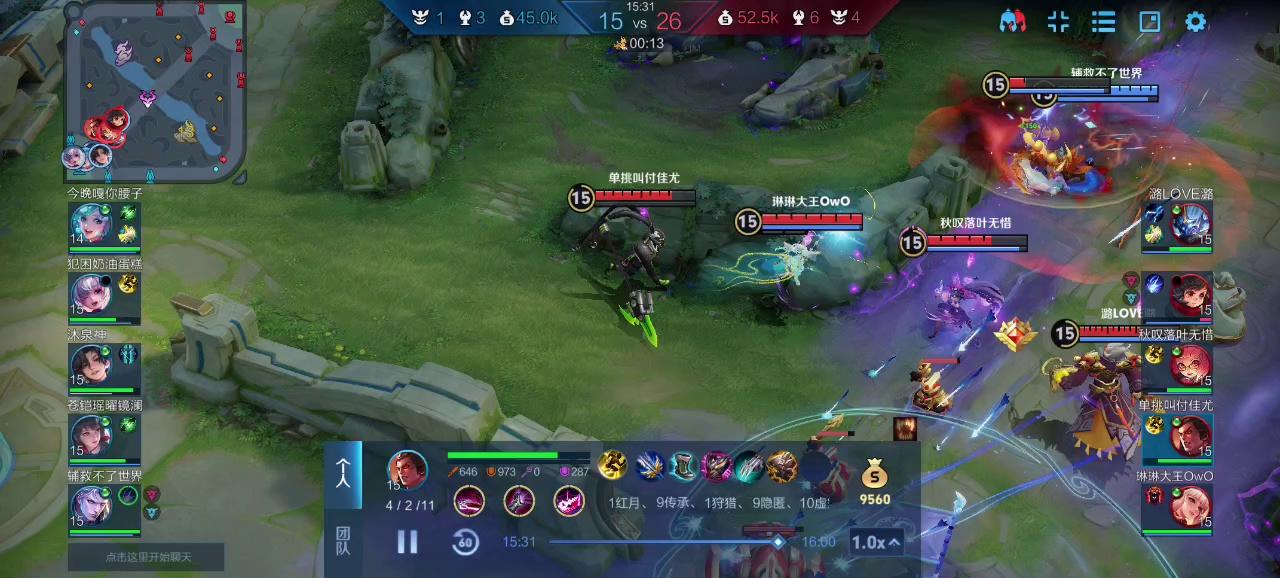This screenshot has height=578, width=1280.
Task: Open the 1.0x playback speed selector
Action: point(876,542)
